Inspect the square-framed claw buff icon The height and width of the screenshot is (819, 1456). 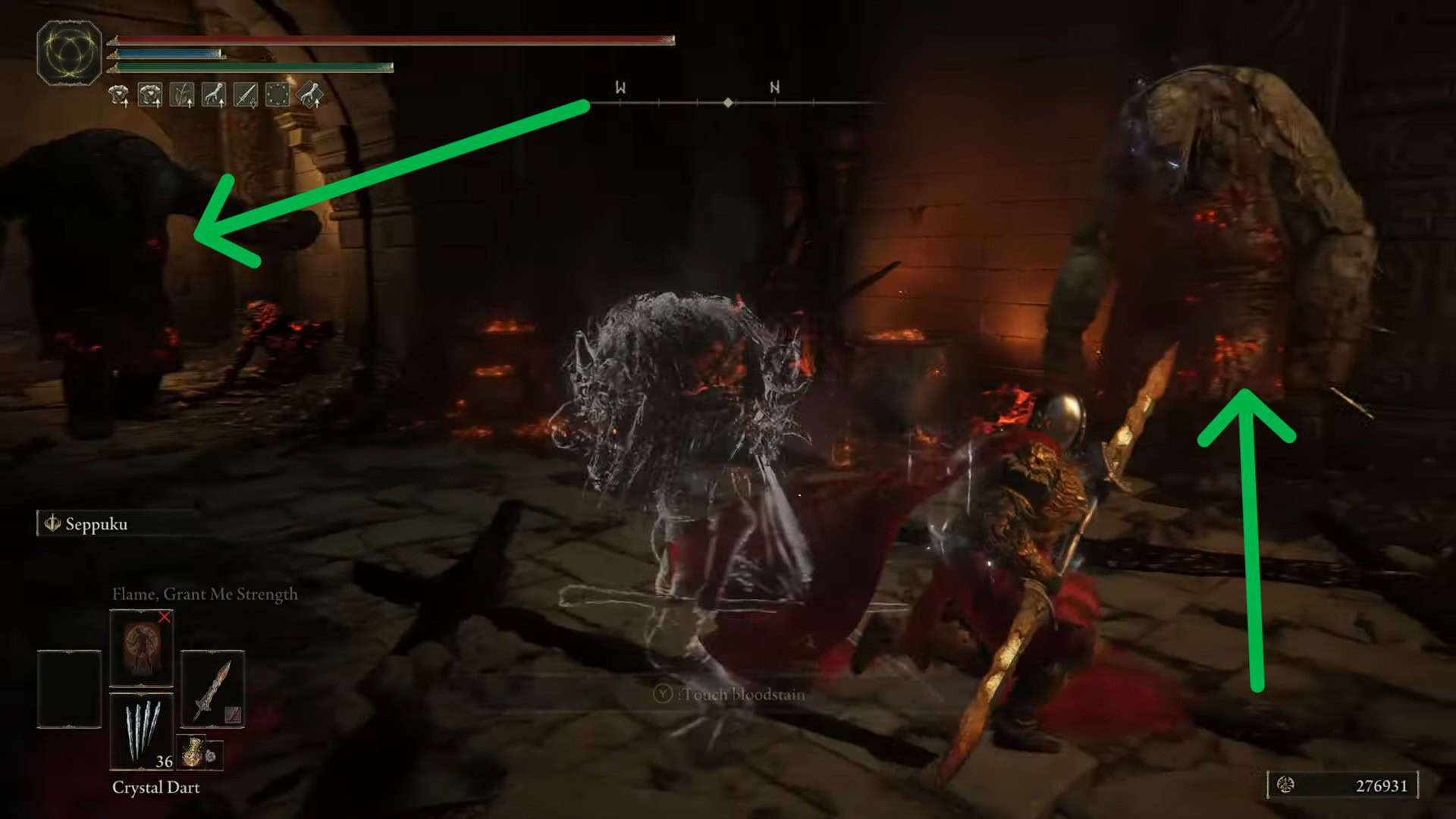[214, 95]
